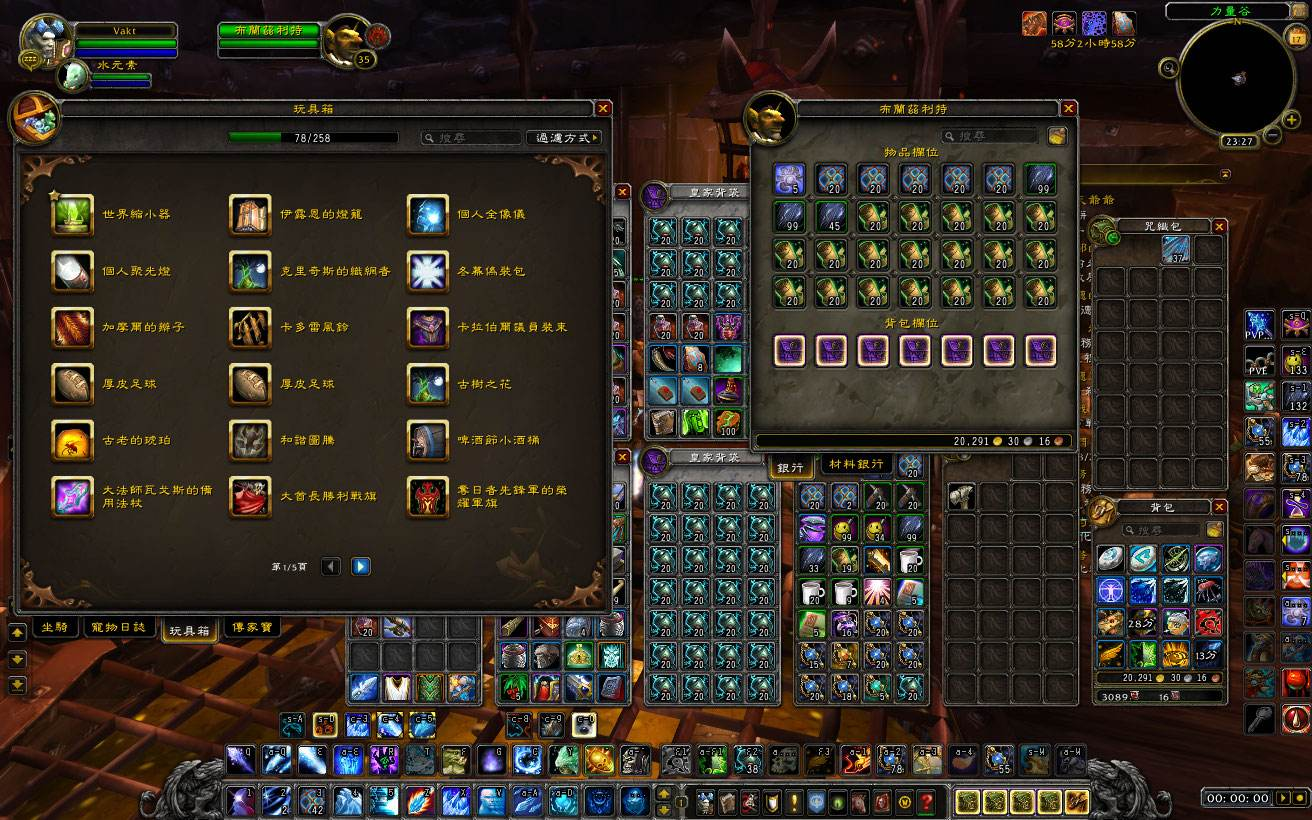
Task: Use the 世界縮小器 toy
Action: tap(72, 214)
